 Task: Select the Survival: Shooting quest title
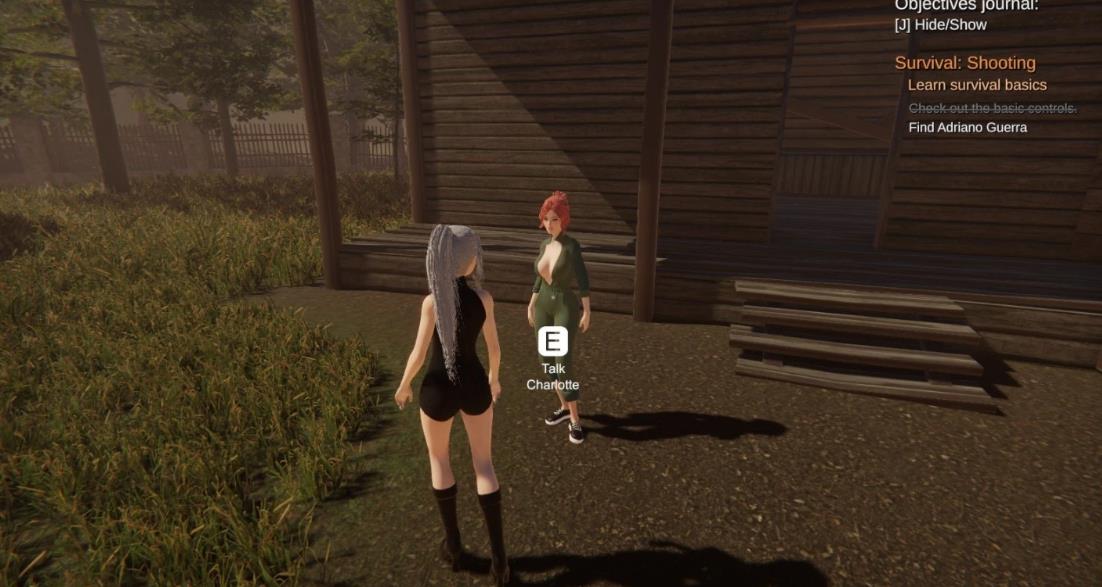click(x=964, y=63)
